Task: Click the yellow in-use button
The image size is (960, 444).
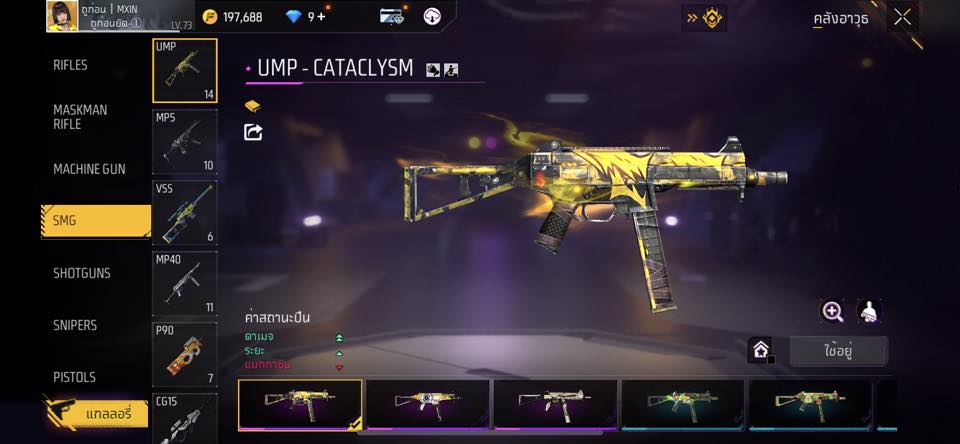Action: (x=837, y=350)
